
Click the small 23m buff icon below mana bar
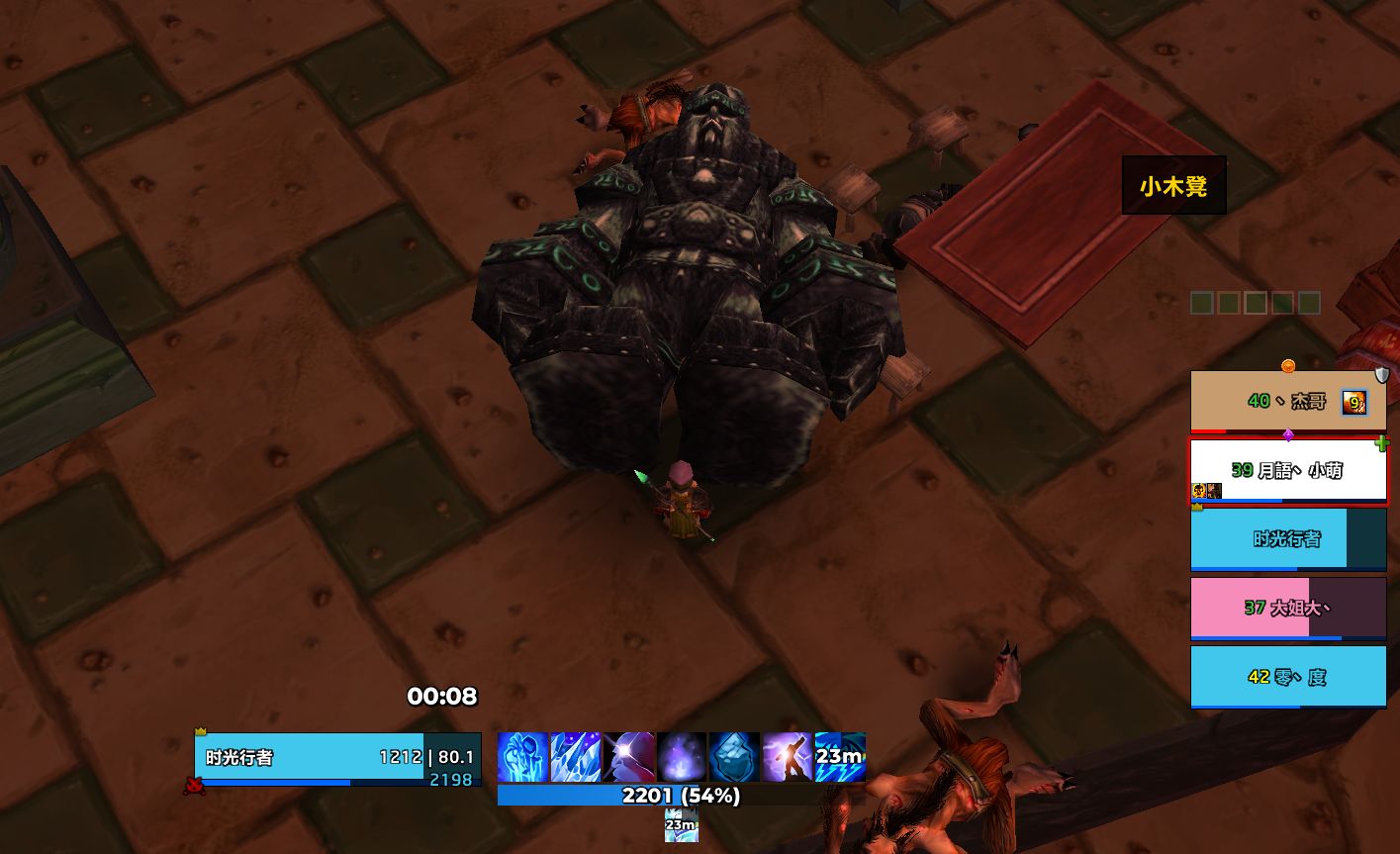(x=681, y=825)
